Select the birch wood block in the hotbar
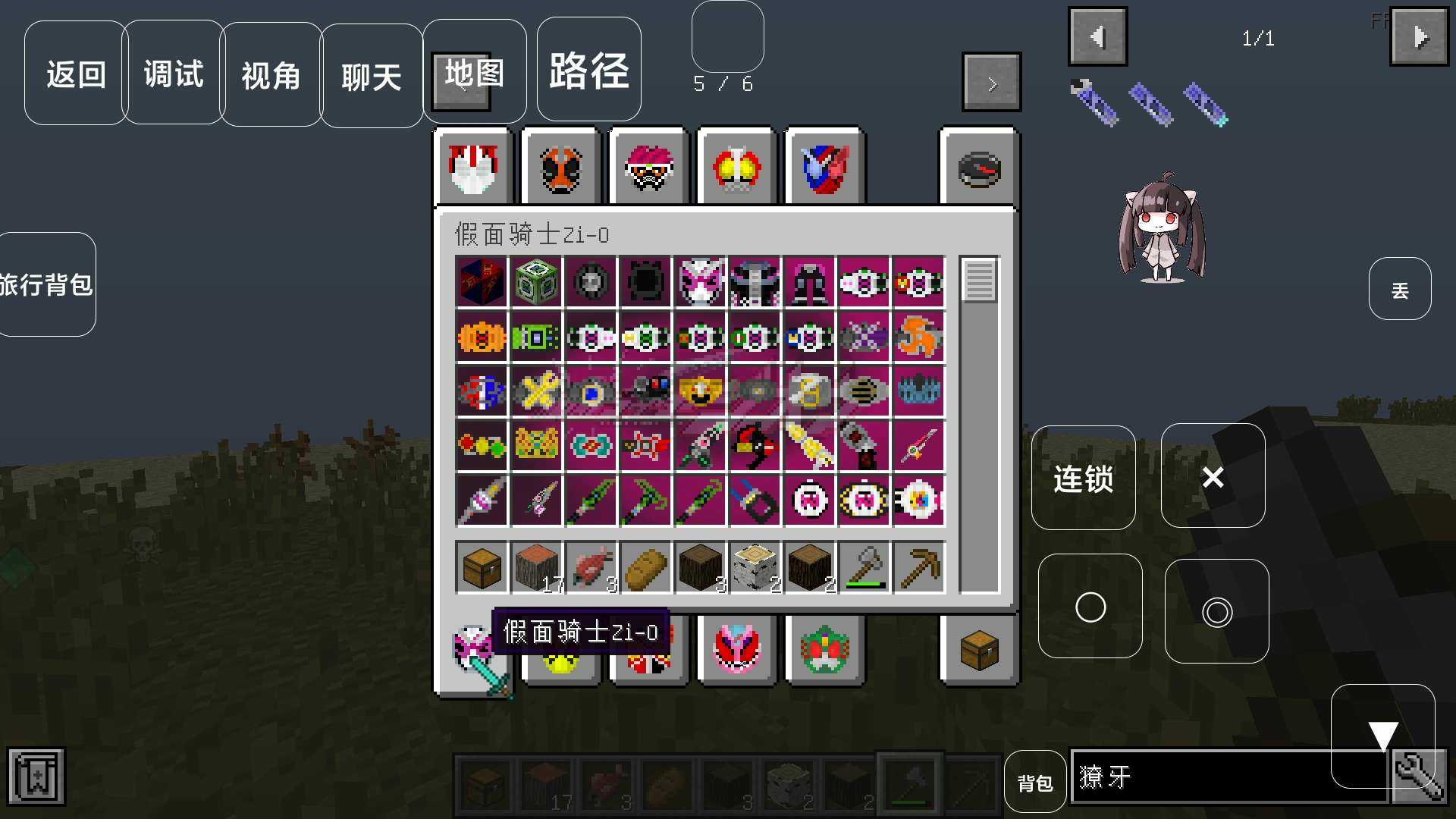 tap(754, 565)
